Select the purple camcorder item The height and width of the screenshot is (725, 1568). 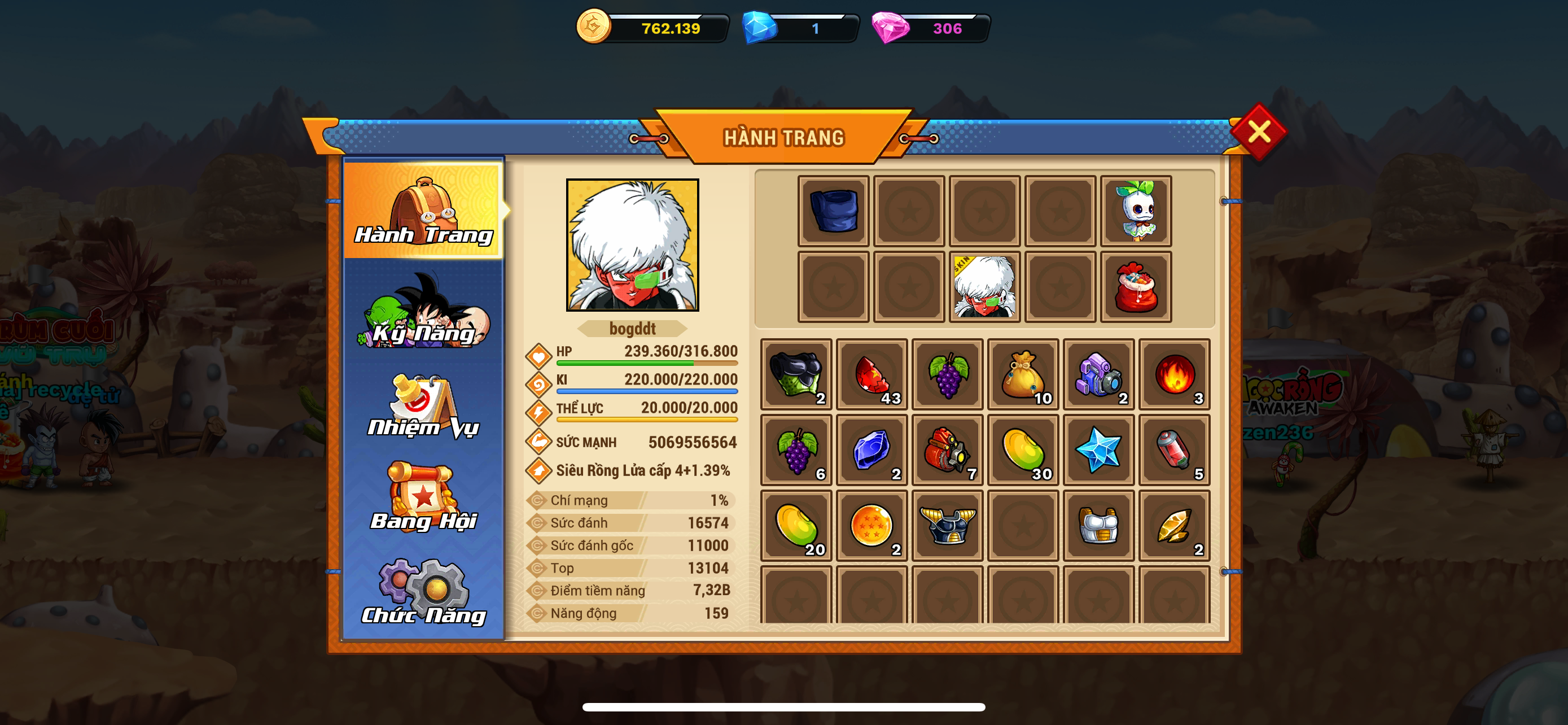1099,374
